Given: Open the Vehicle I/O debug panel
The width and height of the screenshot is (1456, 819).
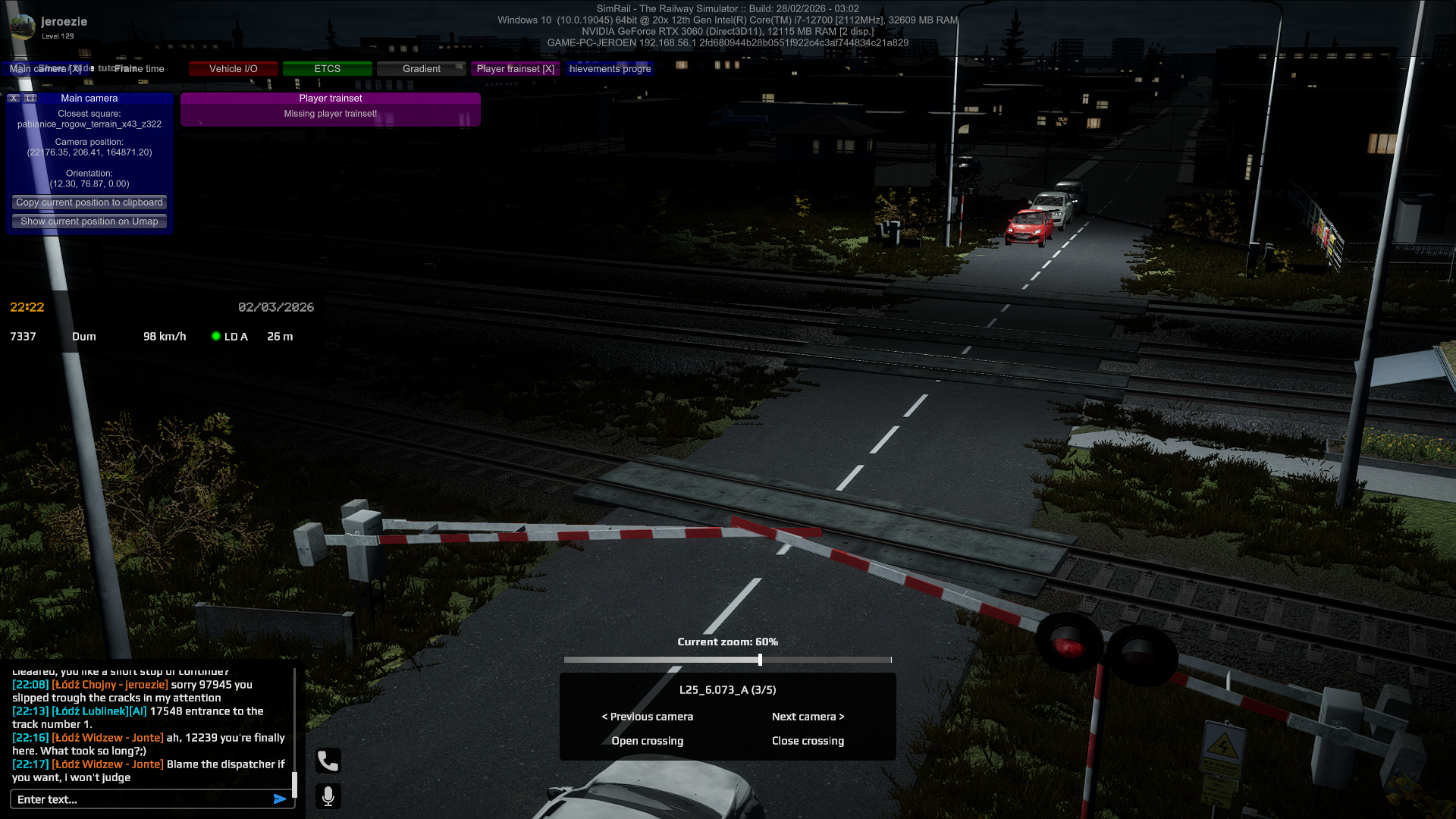Looking at the screenshot, I should point(234,69).
